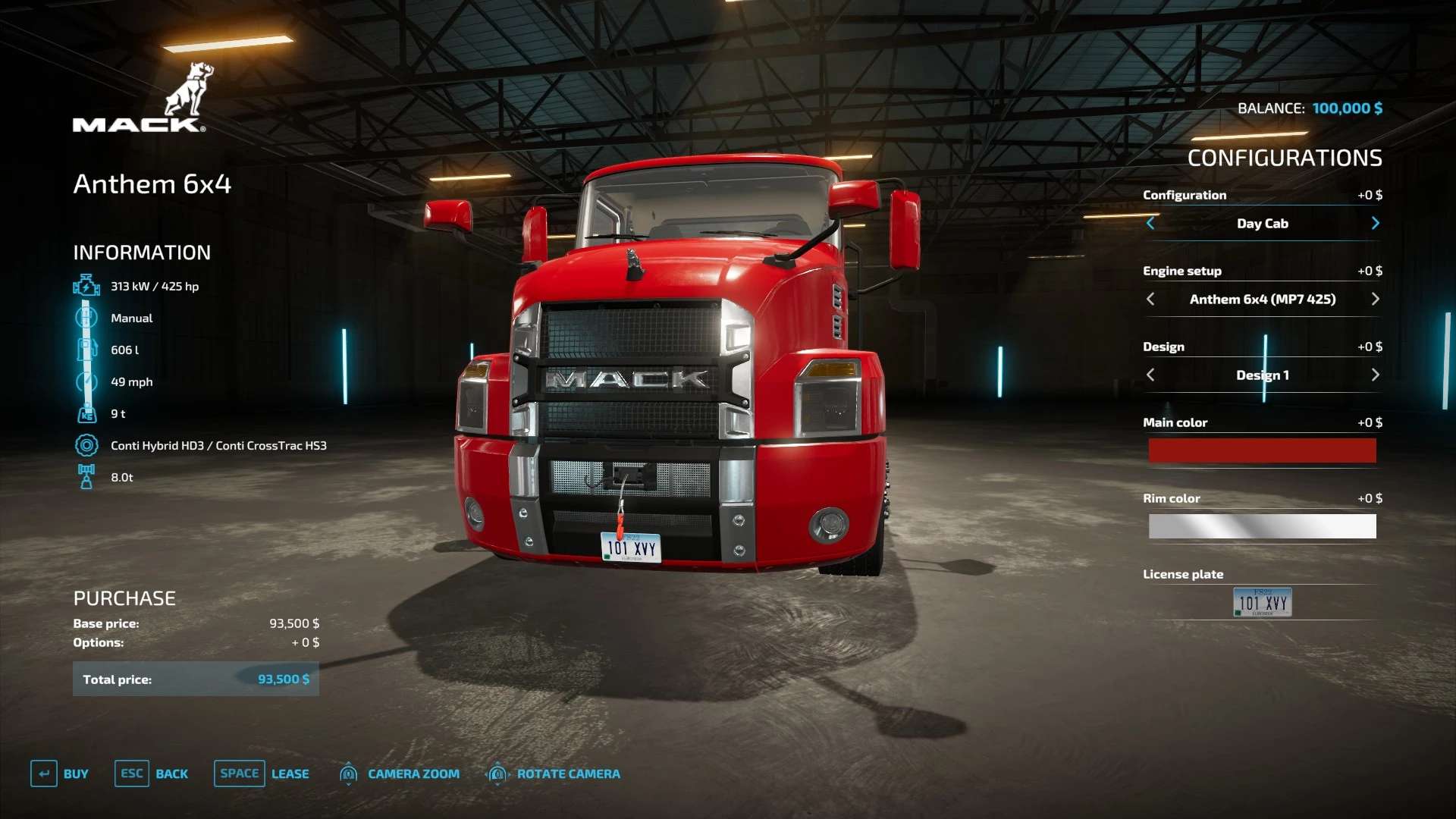Open the red main color picker
1456x819 pixels.
click(x=1262, y=450)
